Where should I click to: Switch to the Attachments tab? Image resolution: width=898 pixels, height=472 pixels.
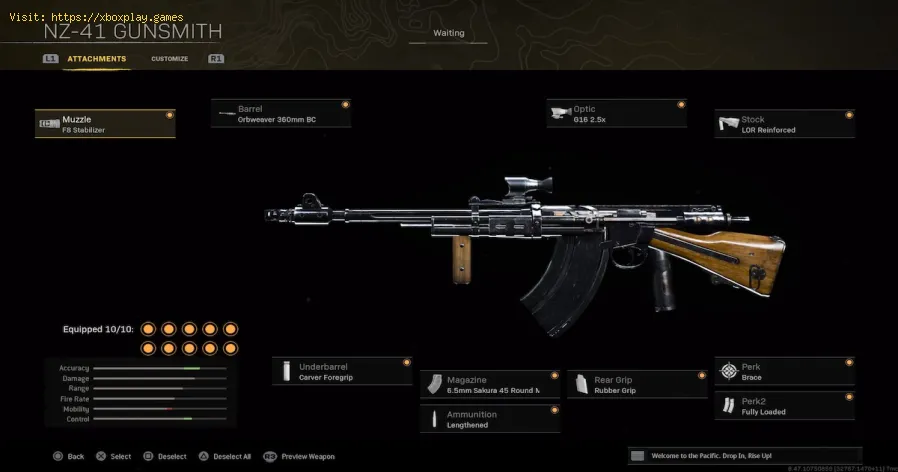pyautogui.click(x=96, y=59)
